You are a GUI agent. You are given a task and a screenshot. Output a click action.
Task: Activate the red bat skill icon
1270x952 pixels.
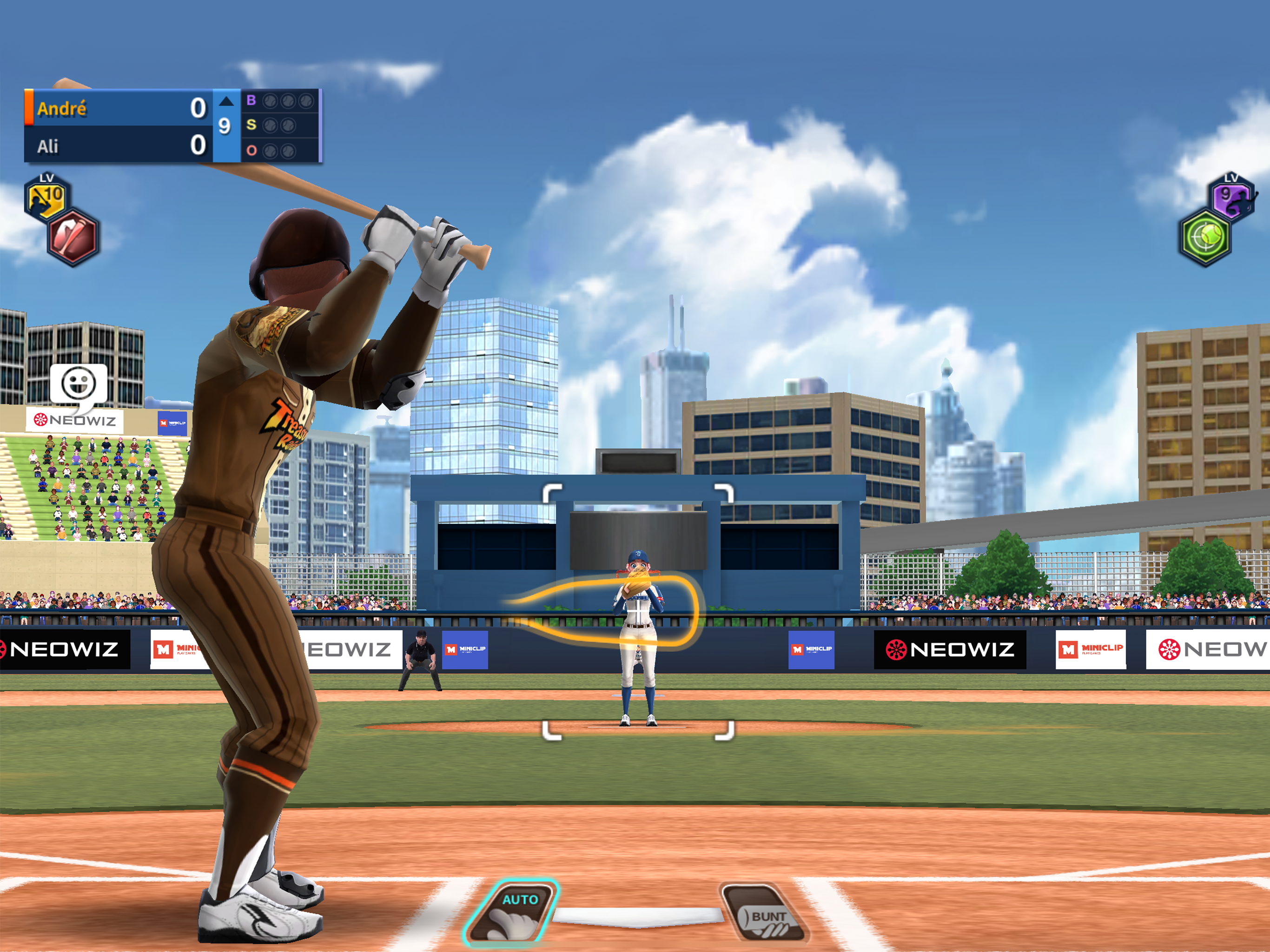tap(73, 238)
